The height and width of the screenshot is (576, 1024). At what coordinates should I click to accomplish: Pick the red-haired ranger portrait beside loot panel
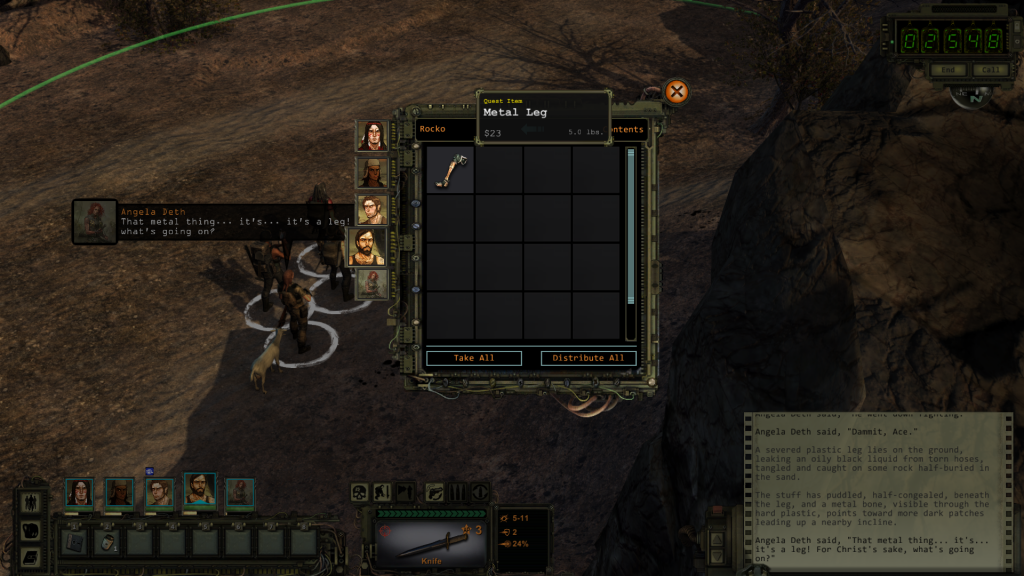point(372,283)
